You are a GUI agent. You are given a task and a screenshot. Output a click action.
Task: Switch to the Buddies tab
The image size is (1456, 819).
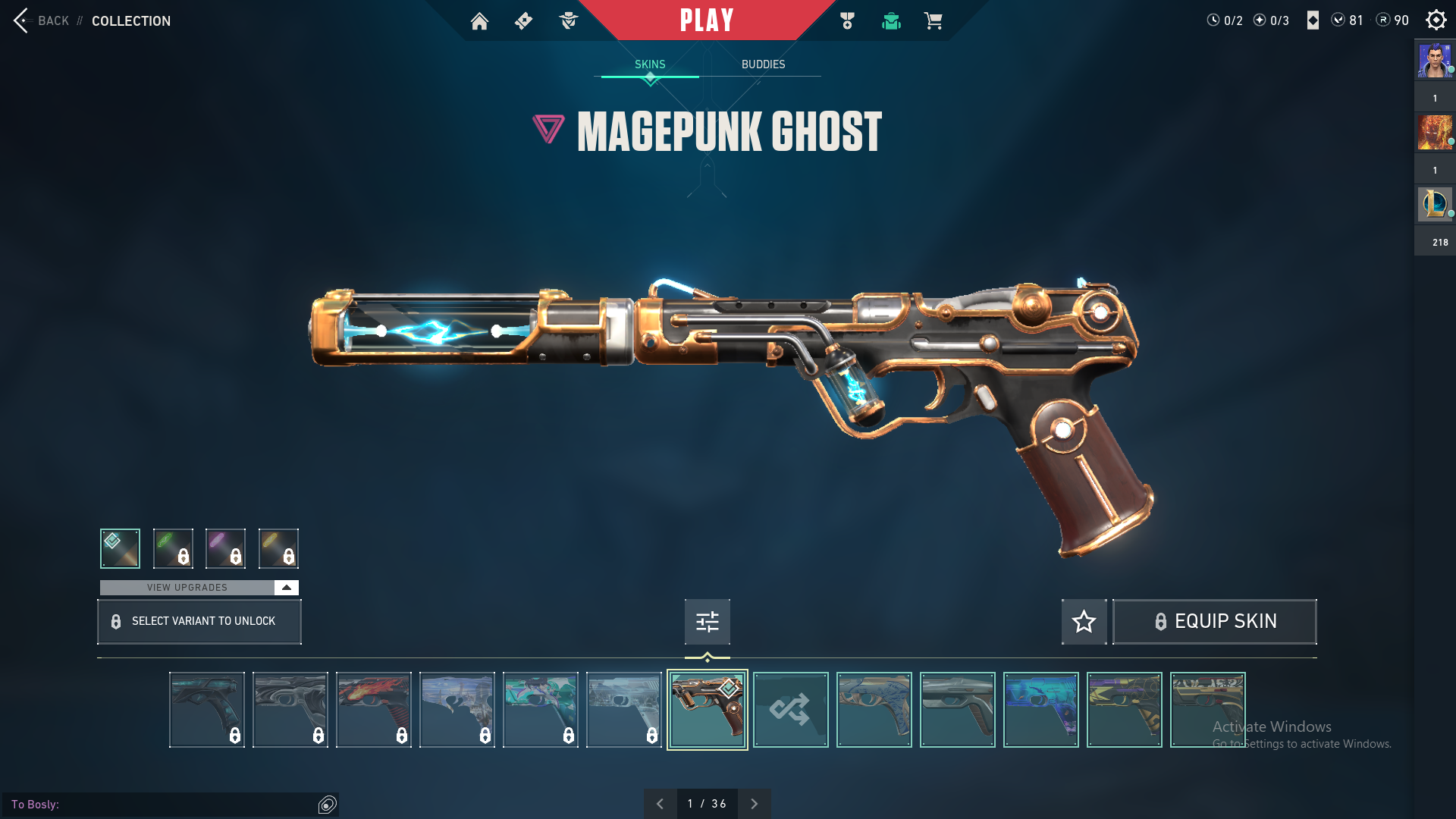point(763,64)
